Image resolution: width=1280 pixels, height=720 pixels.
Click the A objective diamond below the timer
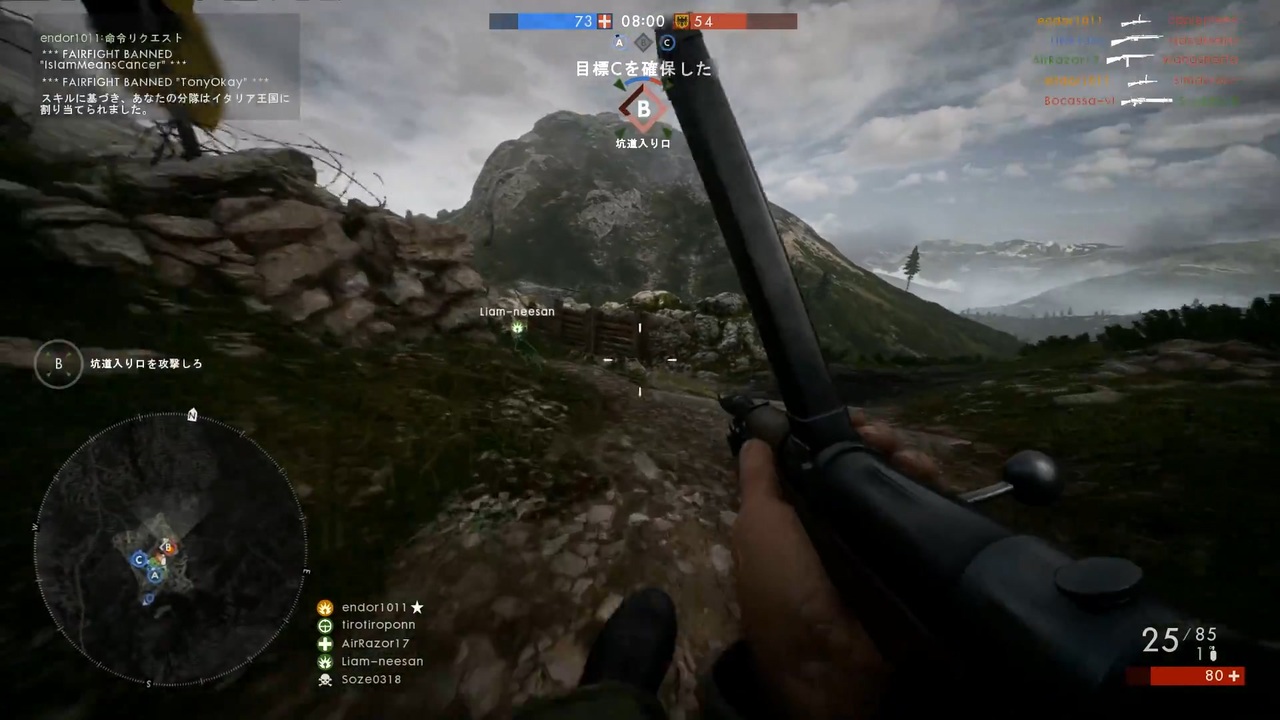click(x=618, y=42)
